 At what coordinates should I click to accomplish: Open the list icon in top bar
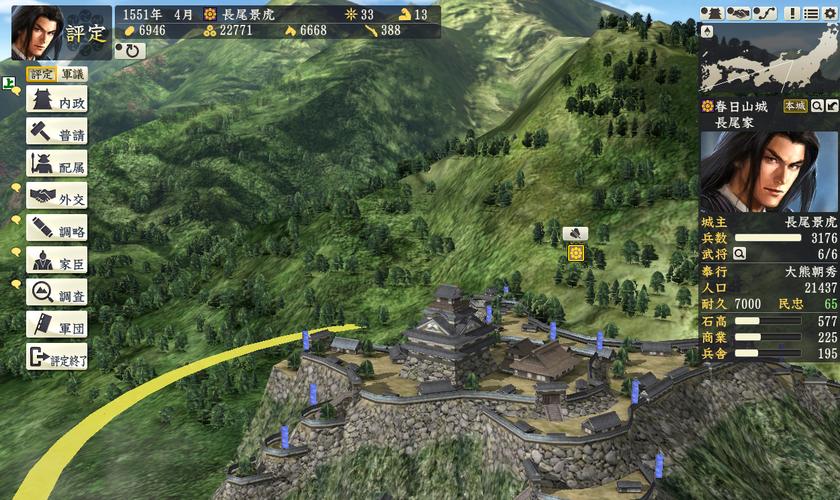click(x=810, y=13)
